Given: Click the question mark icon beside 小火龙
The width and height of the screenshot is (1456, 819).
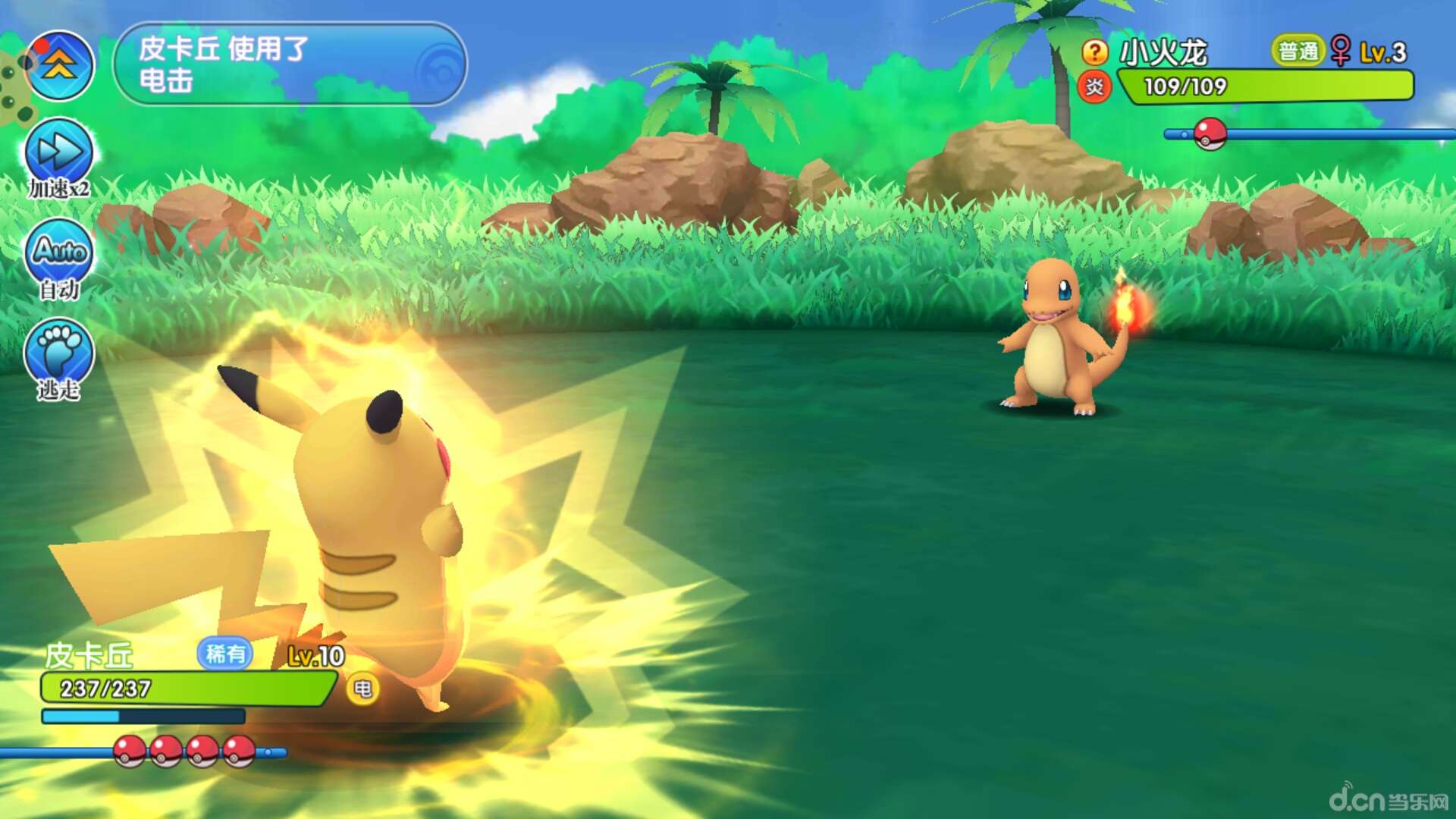Looking at the screenshot, I should [x=1094, y=52].
